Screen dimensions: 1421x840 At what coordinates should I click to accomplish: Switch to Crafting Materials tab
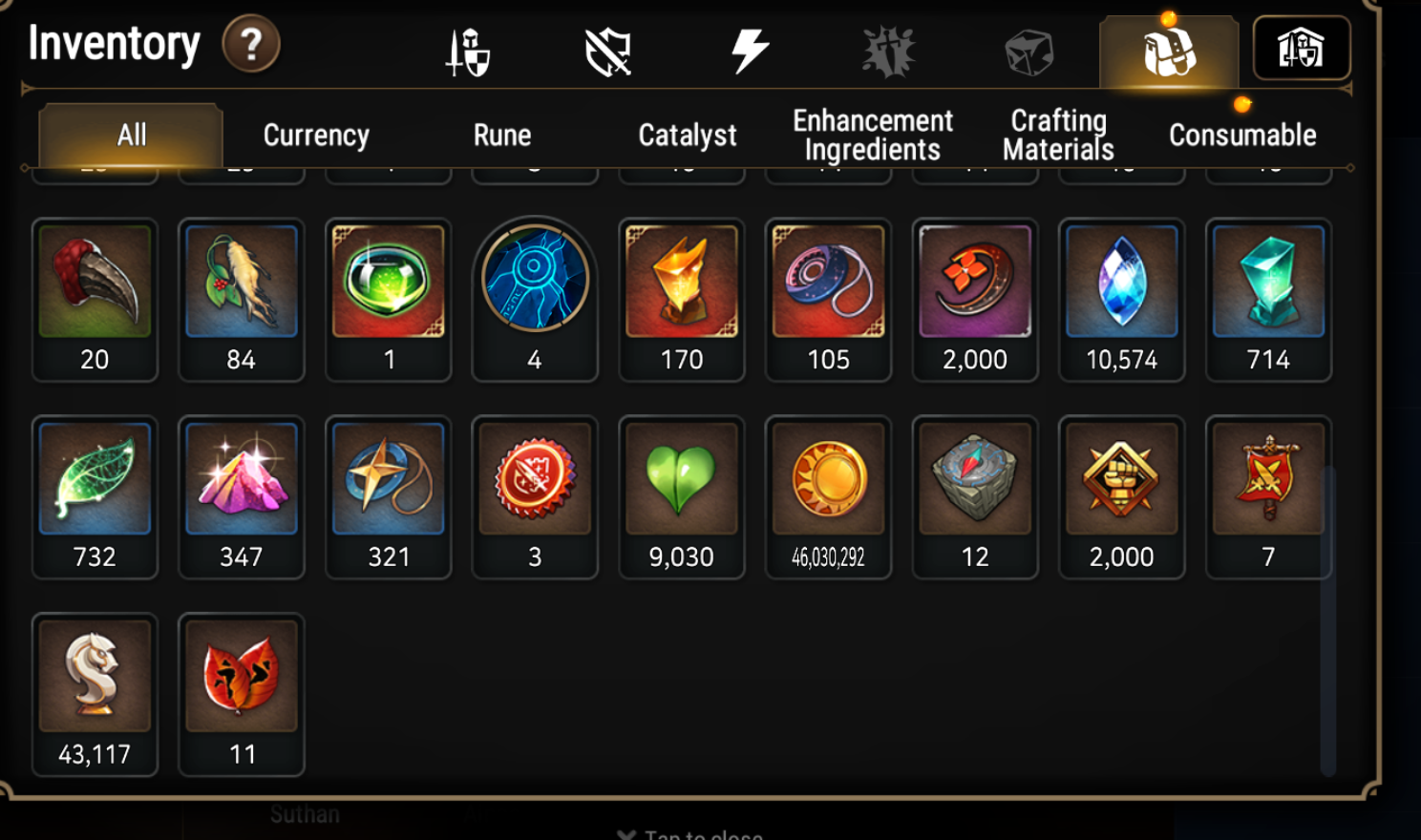pyautogui.click(x=1058, y=136)
